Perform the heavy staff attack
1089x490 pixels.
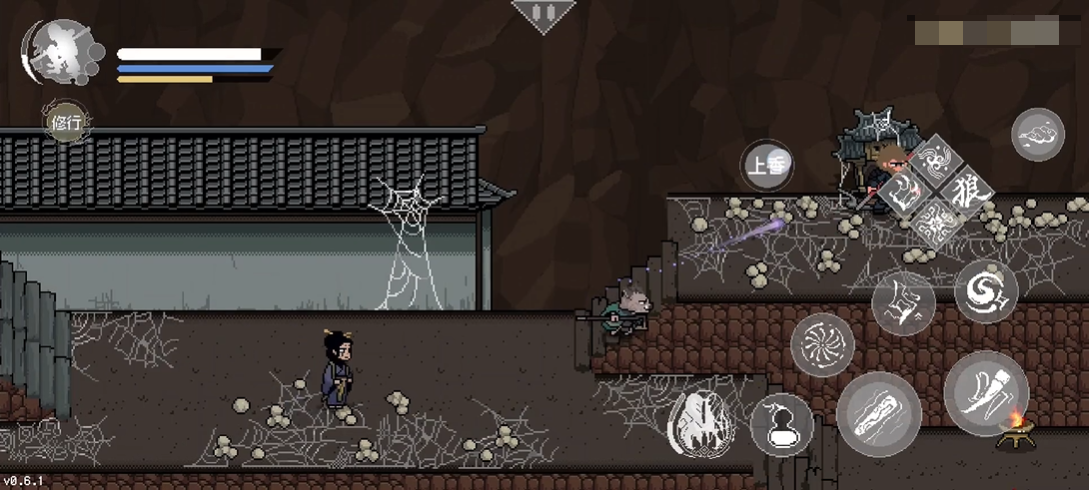pos(878,414)
